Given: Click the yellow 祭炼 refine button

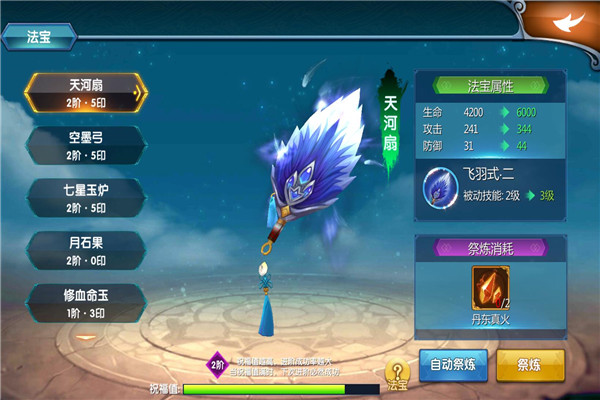Looking at the screenshot, I should click(x=530, y=364).
